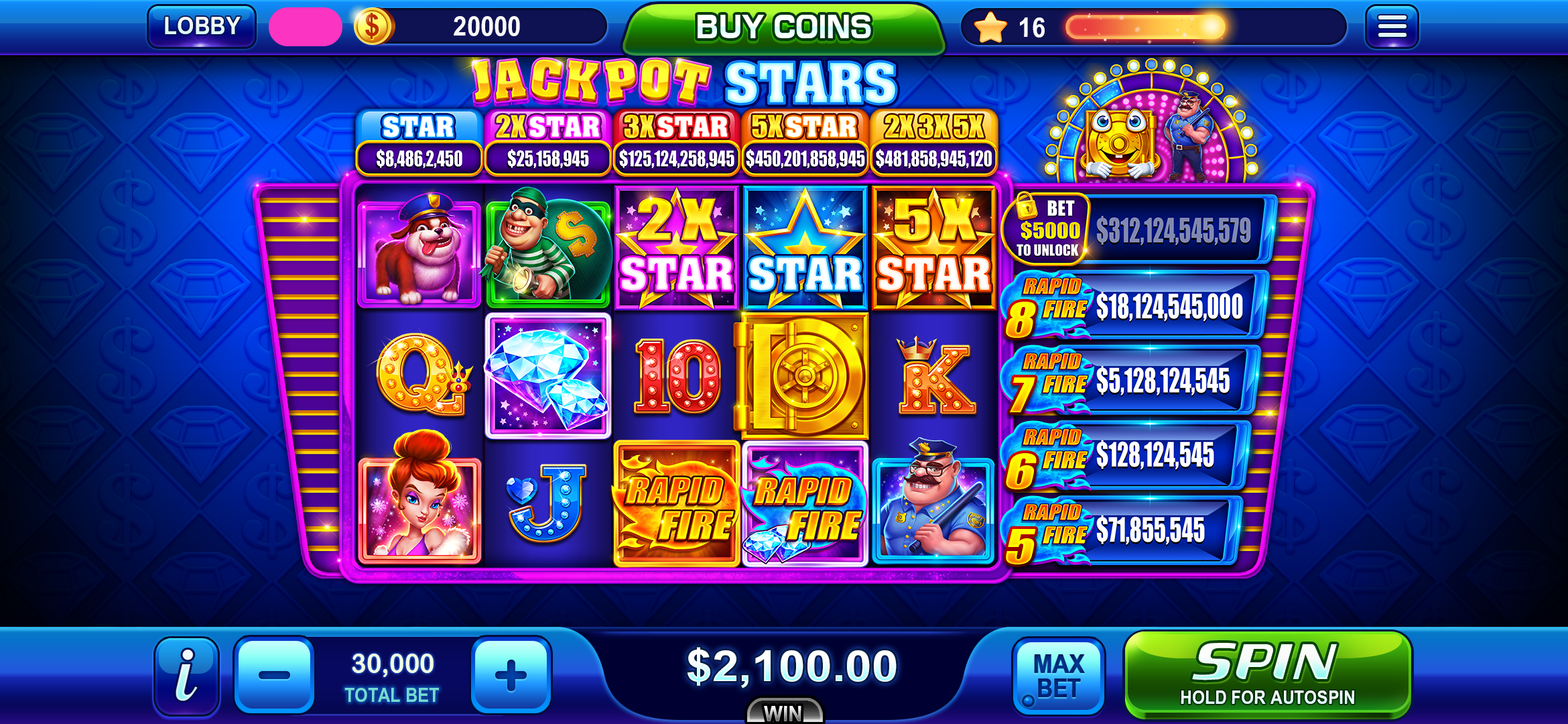Increase total bet with plus button
Image resolution: width=1568 pixels, height=724 pixels.
tap(511, 674)
